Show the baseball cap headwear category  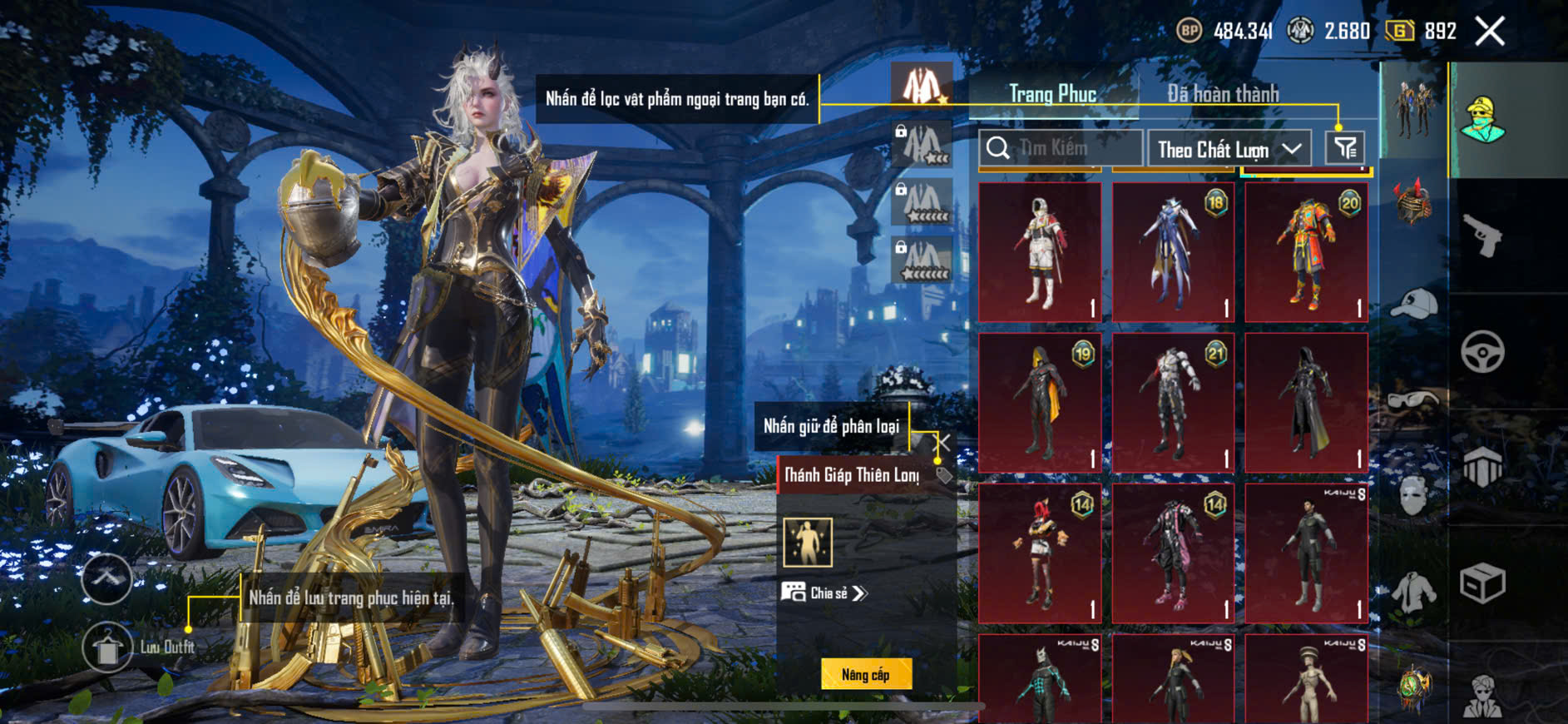[x=1413, y=305]
